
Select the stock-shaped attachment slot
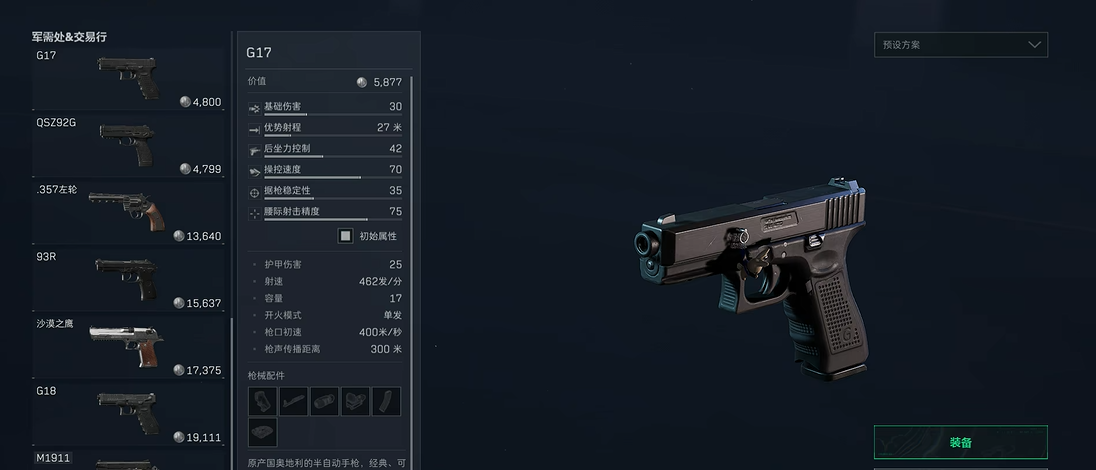click(x=293, y=402)
